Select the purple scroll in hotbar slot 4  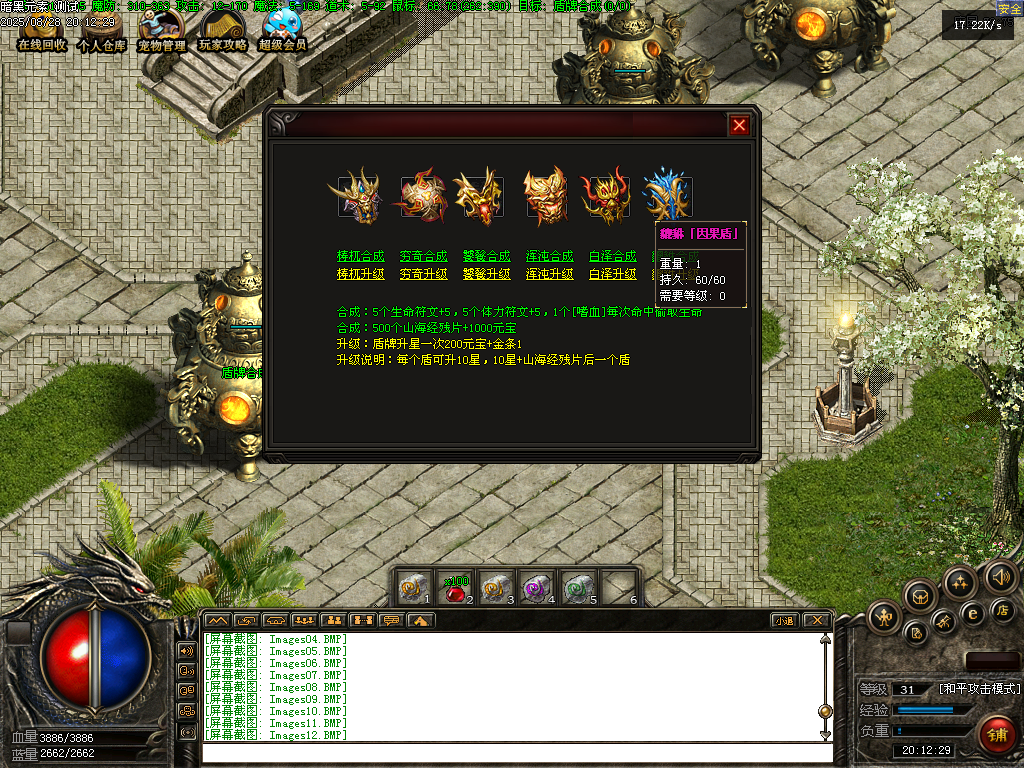[x=538, y=588]
